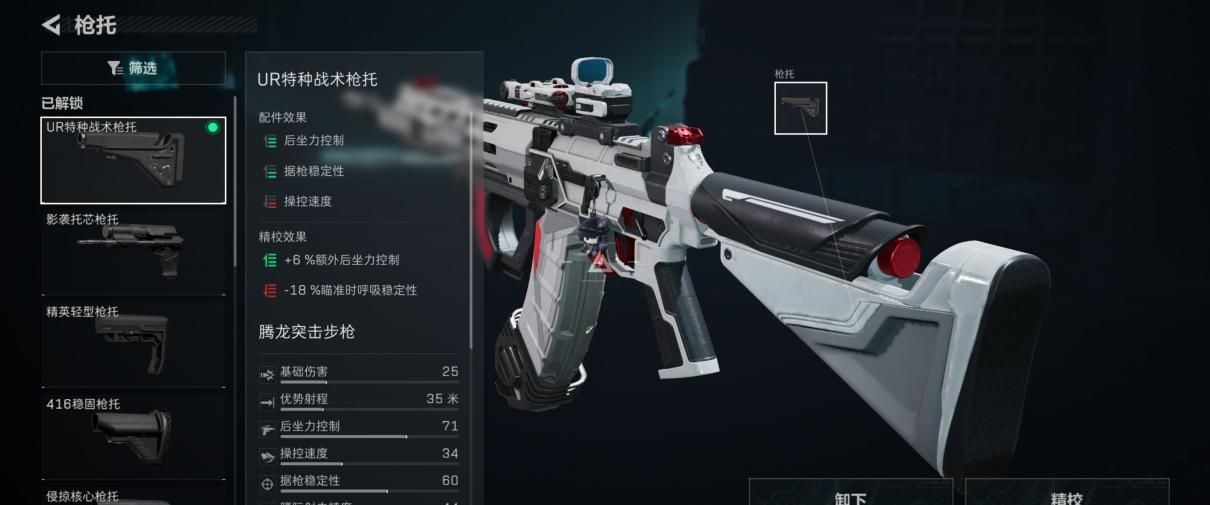
Task: Select the UR特种战术枪托 stock
Action: [133, 160]
